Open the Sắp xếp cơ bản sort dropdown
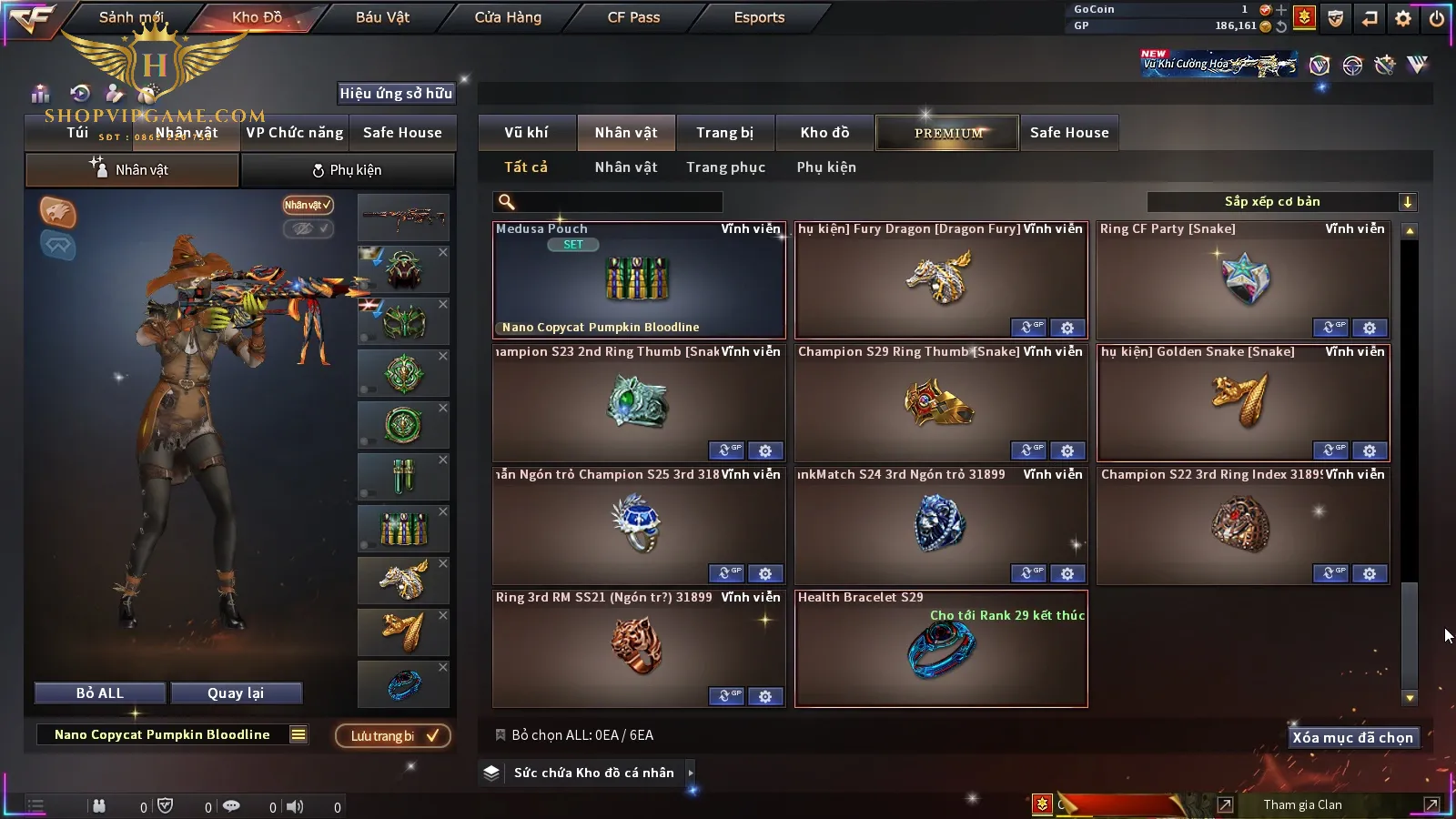Screen dimensions: 1456x819 coord(1281,202)
